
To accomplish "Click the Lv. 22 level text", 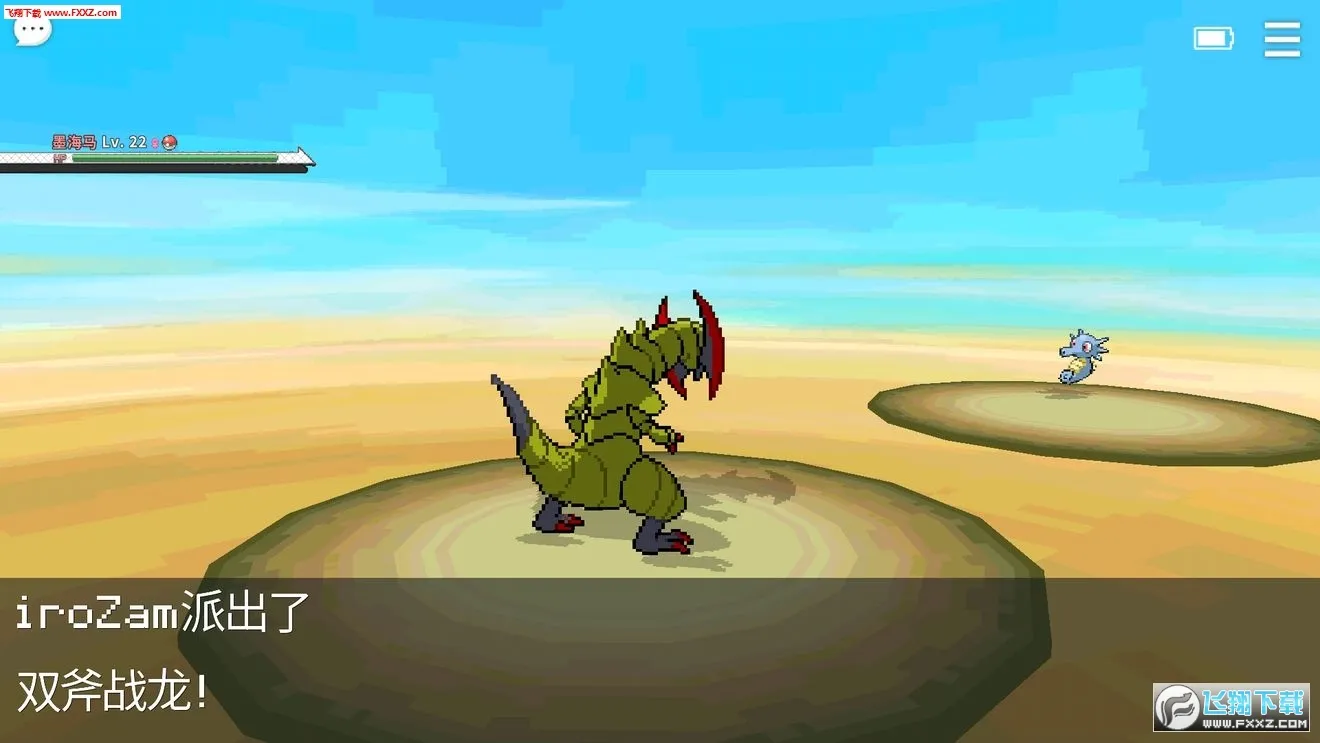I will point(122,142).
